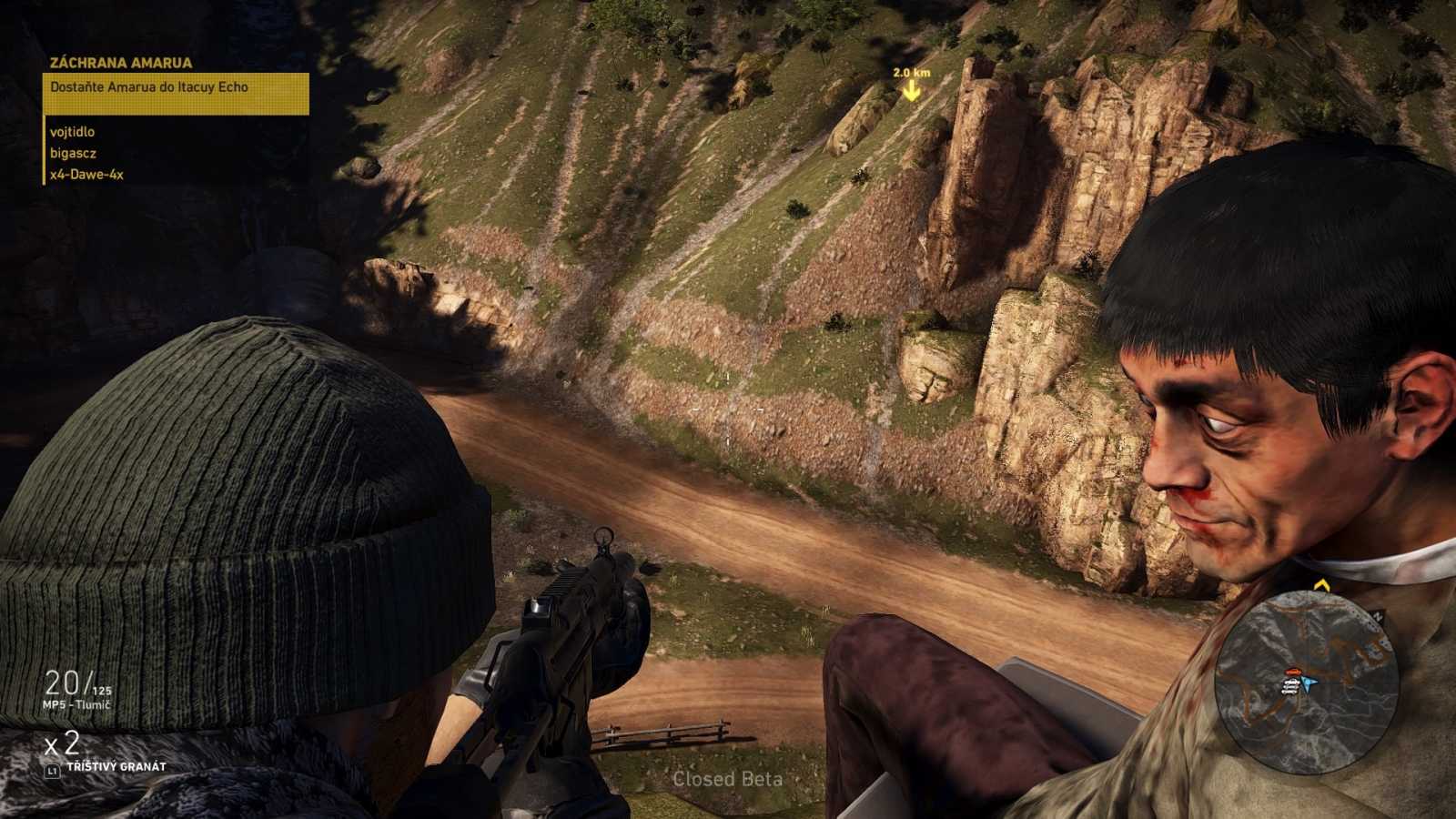Click the white squadmate icons on the minimap

(x=1289, y=687)
